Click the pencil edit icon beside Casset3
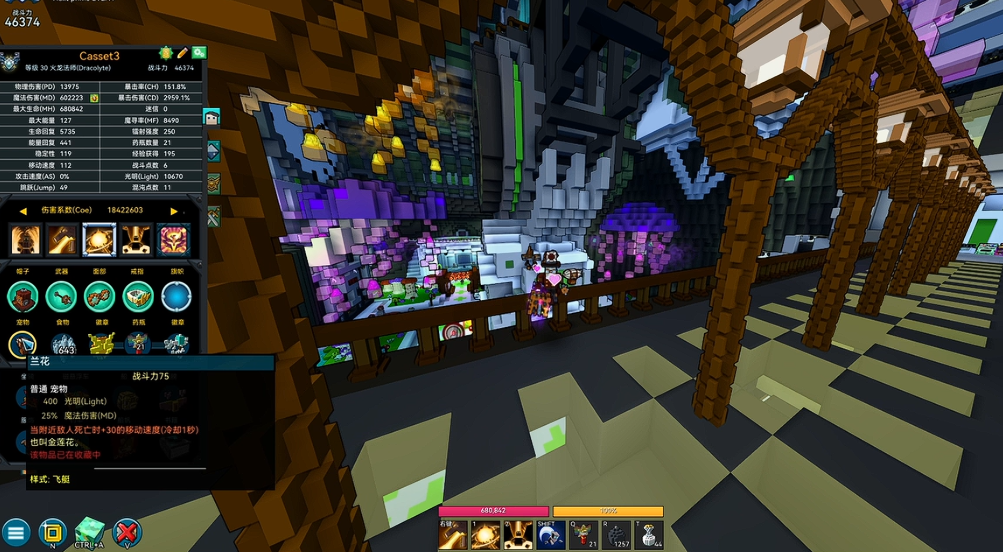1003x552 pixels. (x=182, y=53)
